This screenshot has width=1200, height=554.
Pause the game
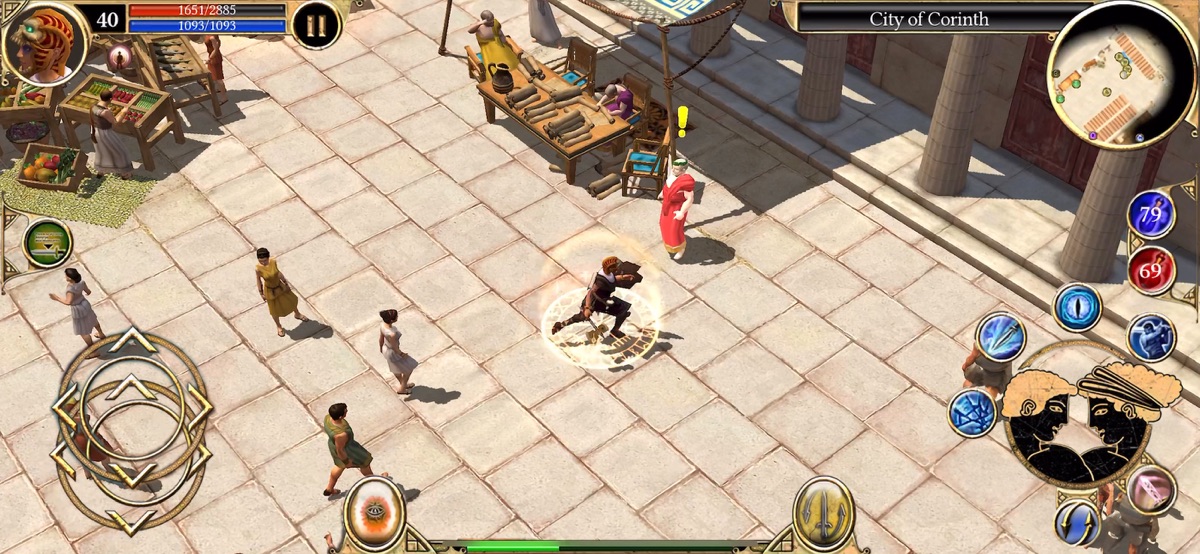click(316, 26)
